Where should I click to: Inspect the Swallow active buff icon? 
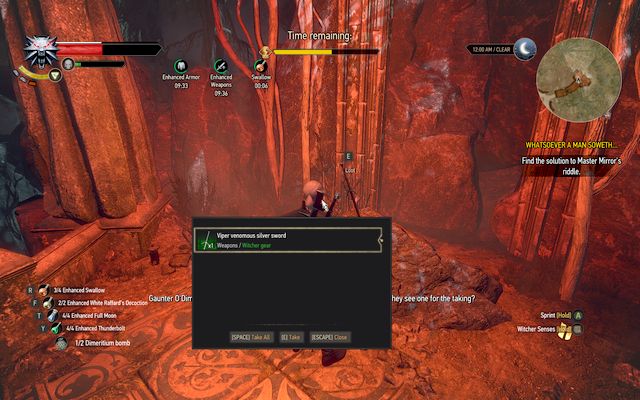tap(261, 66)
